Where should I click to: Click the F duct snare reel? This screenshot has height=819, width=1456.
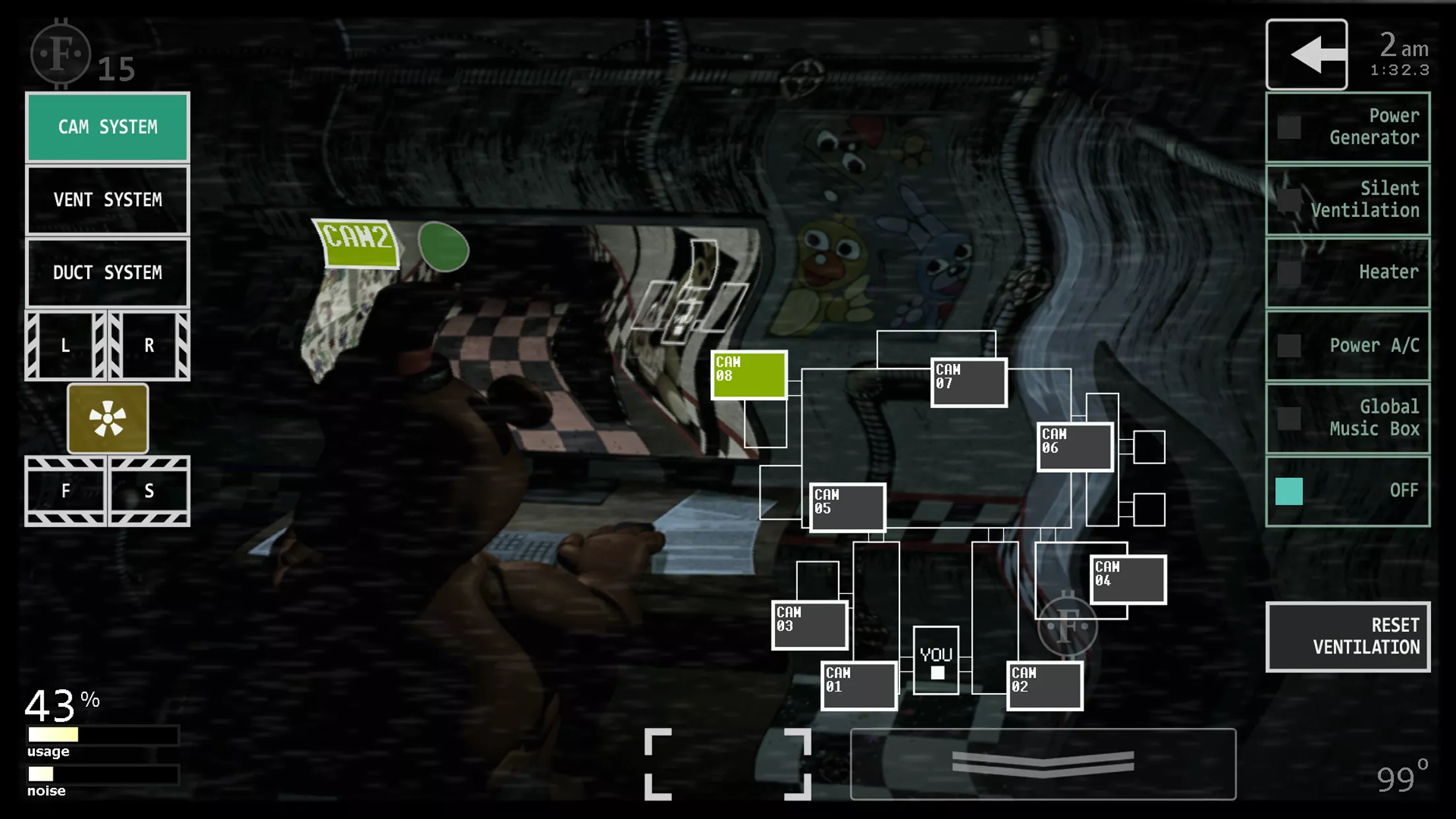tap(65, 491)
